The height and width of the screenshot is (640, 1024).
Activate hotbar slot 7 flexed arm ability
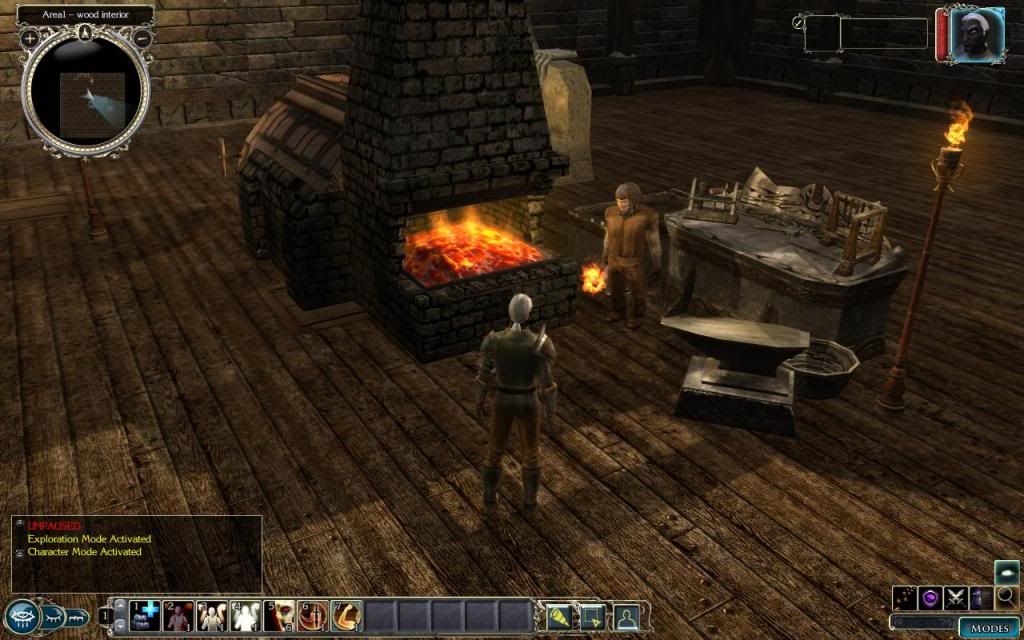pos(346,616)
